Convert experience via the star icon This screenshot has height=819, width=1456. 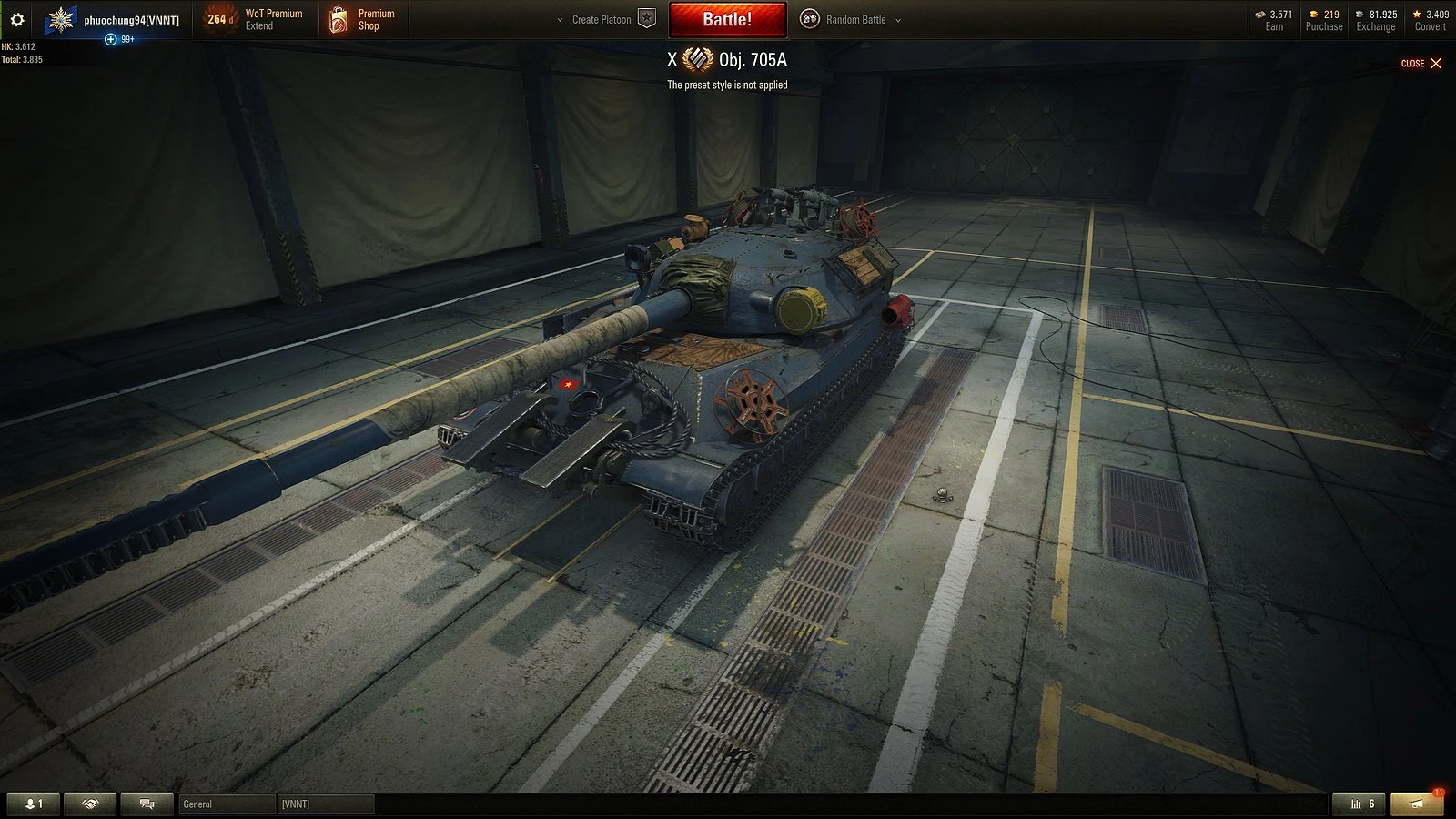1427,19
